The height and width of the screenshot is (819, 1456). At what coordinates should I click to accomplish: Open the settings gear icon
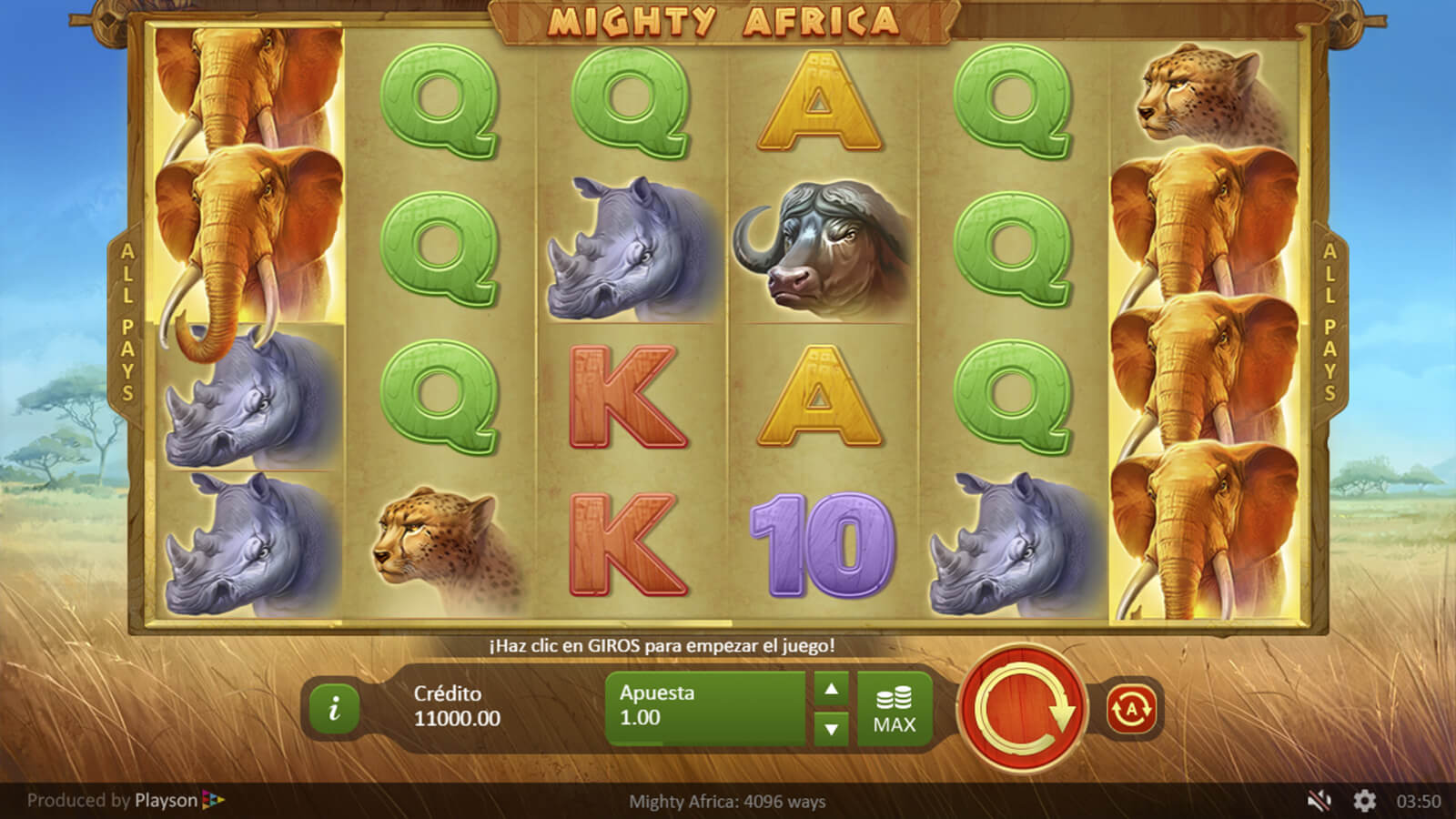1364,801
